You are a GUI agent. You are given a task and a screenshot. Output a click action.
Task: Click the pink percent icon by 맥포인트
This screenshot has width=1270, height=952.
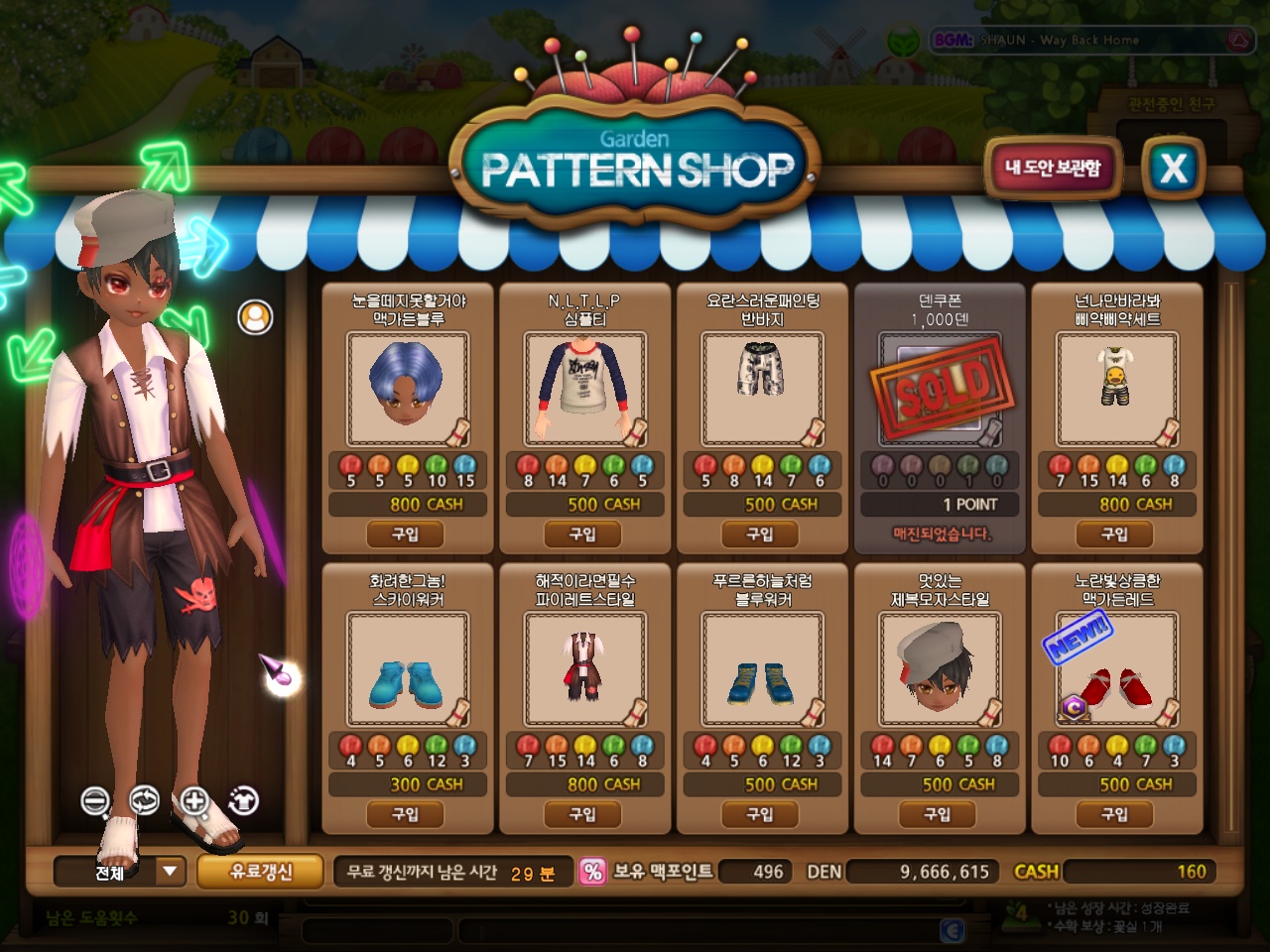tap(592, 872)
